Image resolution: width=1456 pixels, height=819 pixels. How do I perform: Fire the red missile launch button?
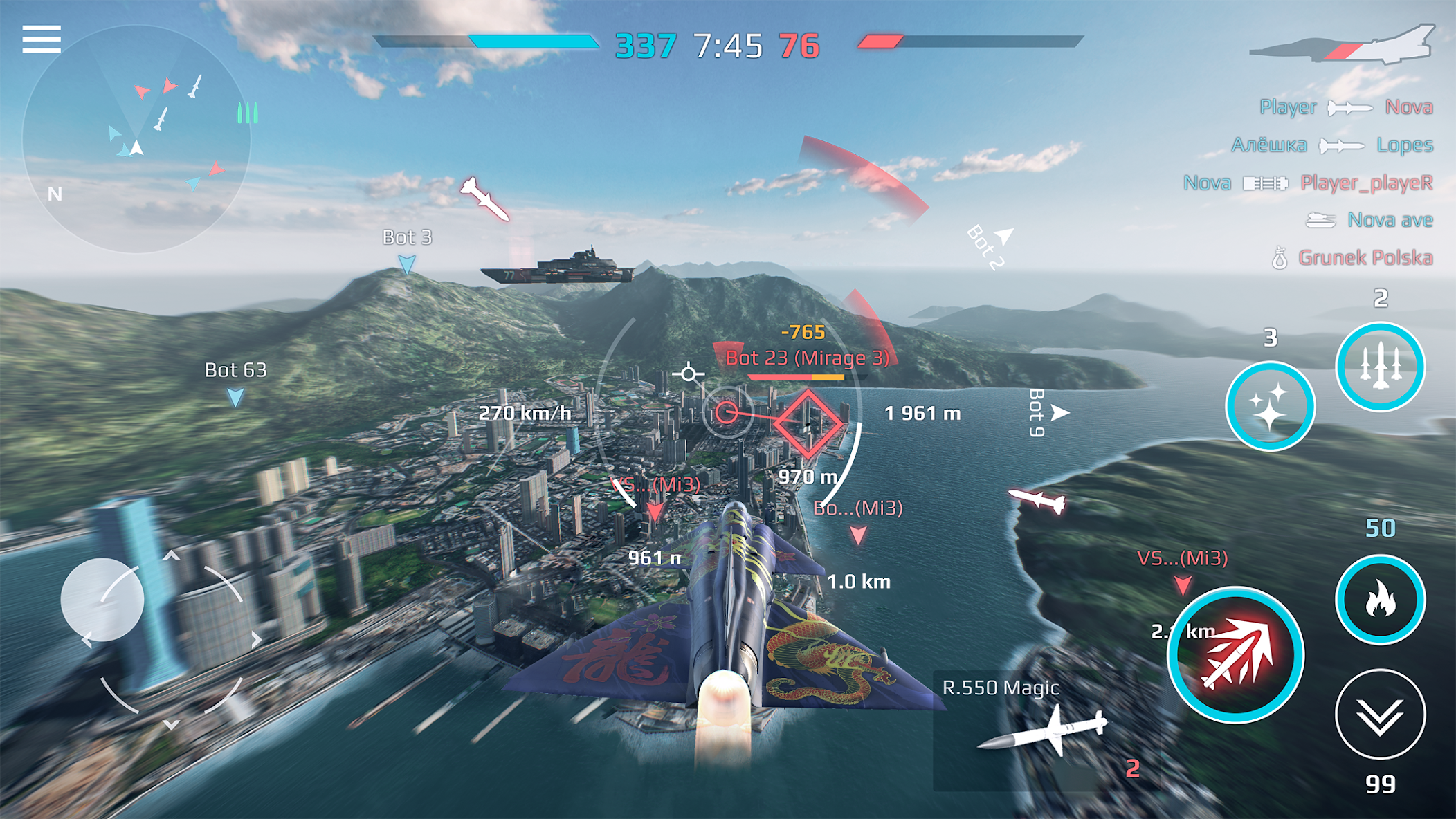(1236, 654)
